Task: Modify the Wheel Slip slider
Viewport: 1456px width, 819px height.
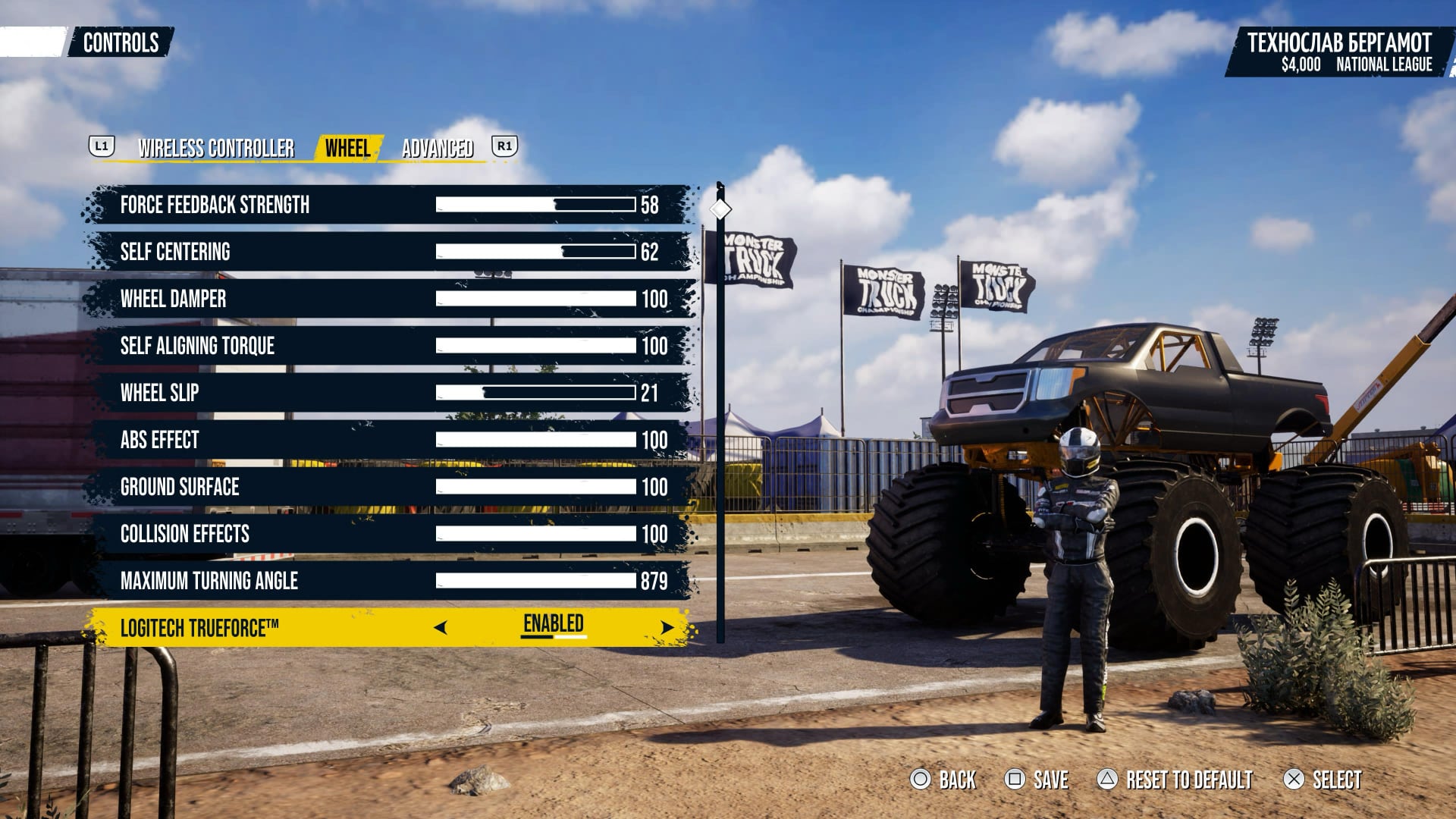Action: (535, 393)
